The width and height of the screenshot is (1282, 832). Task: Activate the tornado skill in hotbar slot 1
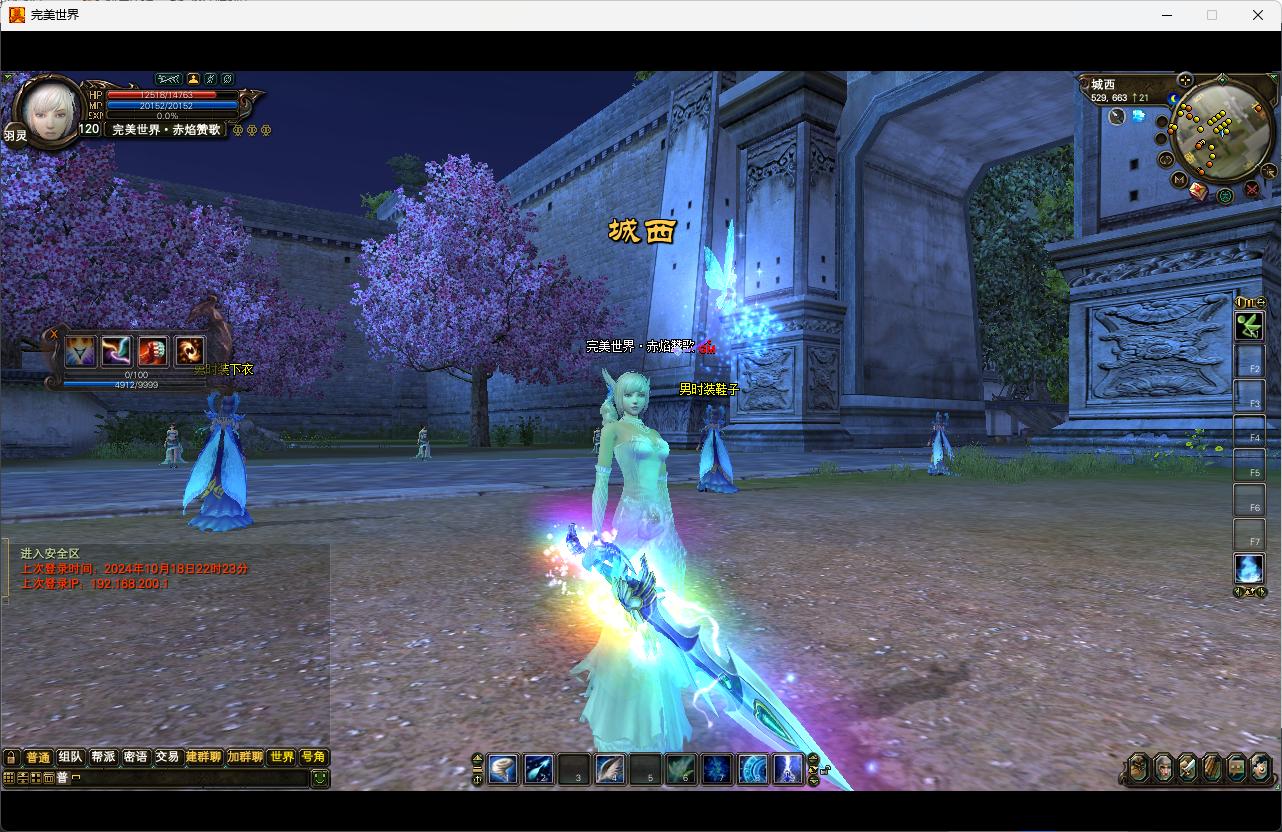coord(503,769)
